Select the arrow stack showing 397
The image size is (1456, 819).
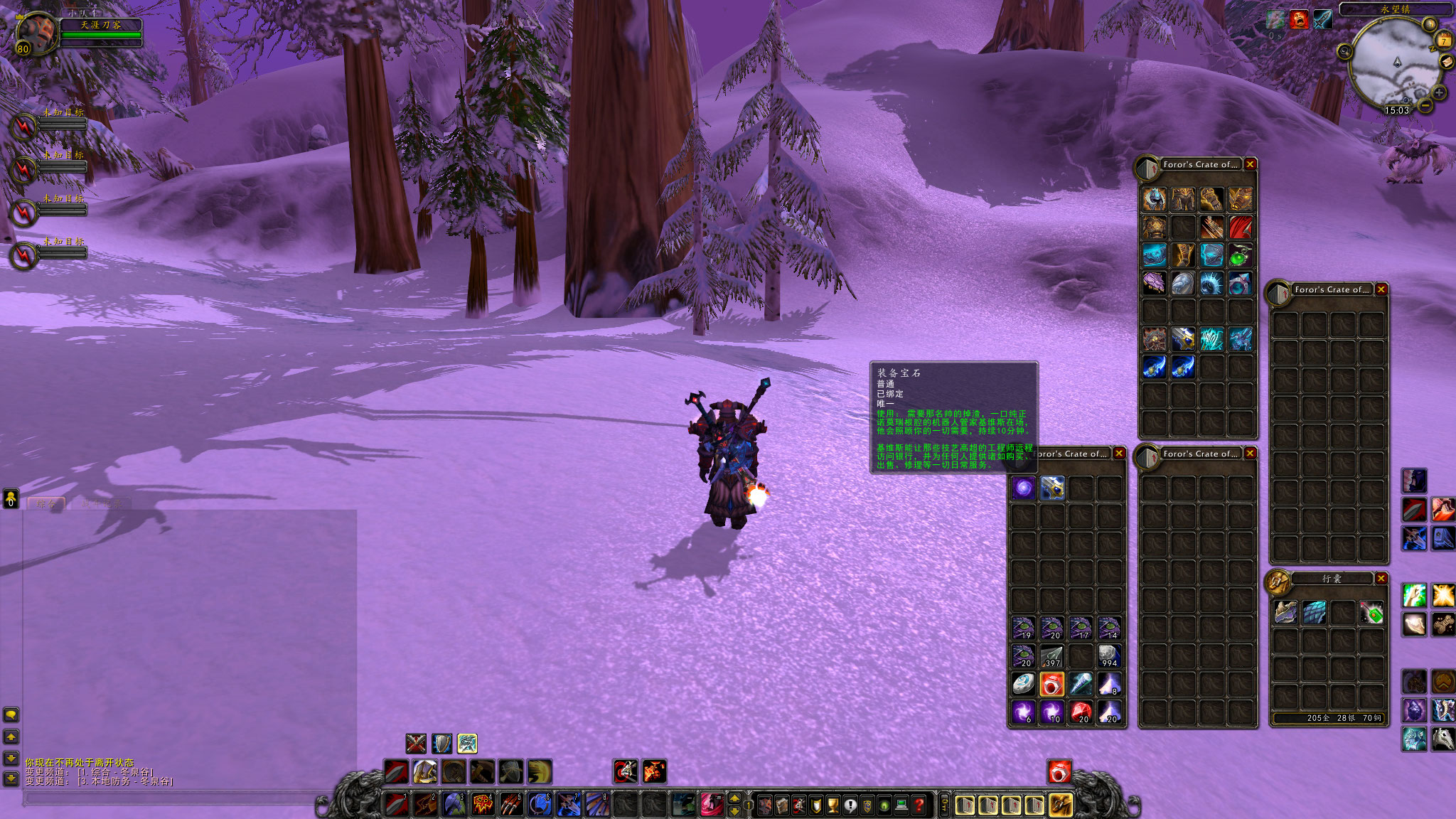(x=1052, y=655)
